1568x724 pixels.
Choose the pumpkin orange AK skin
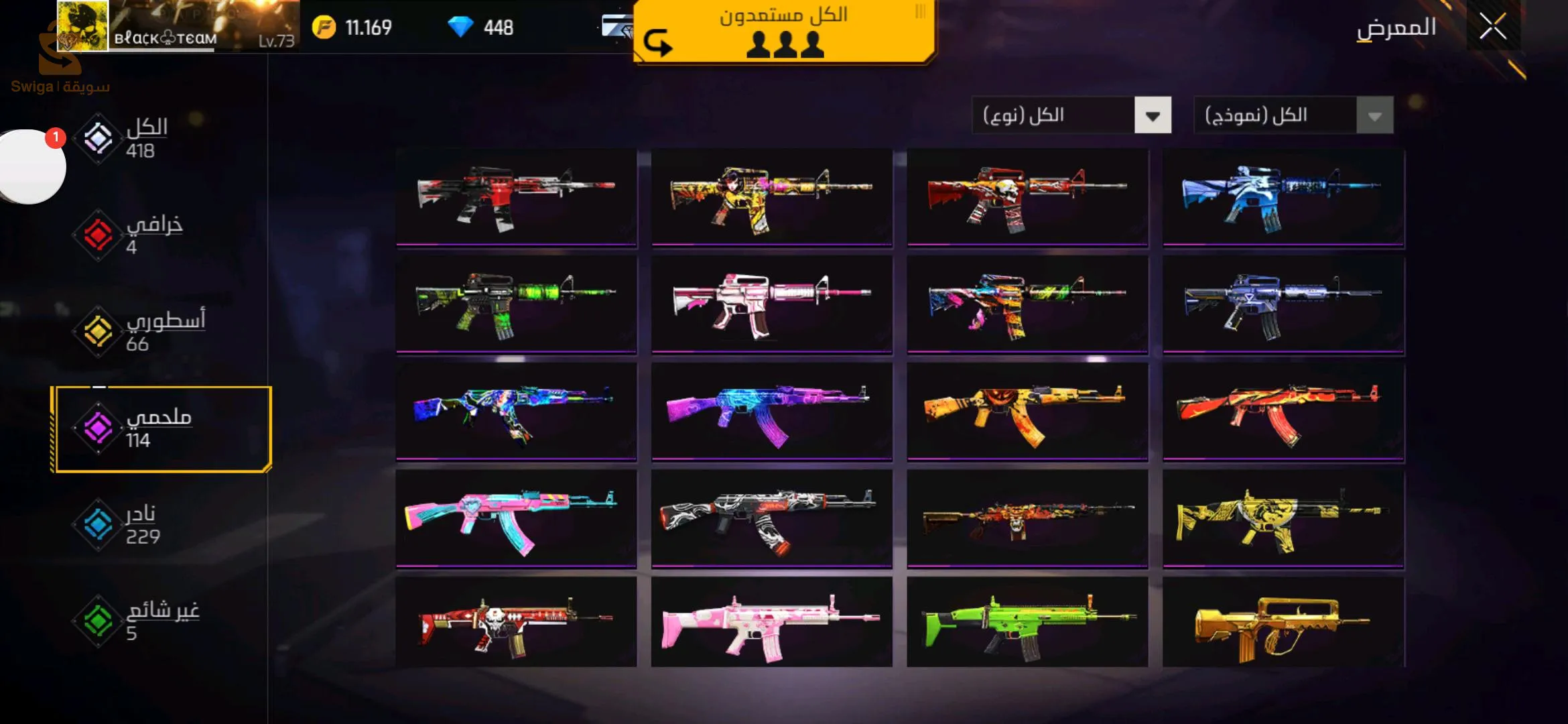click(x=1027, y=412)
